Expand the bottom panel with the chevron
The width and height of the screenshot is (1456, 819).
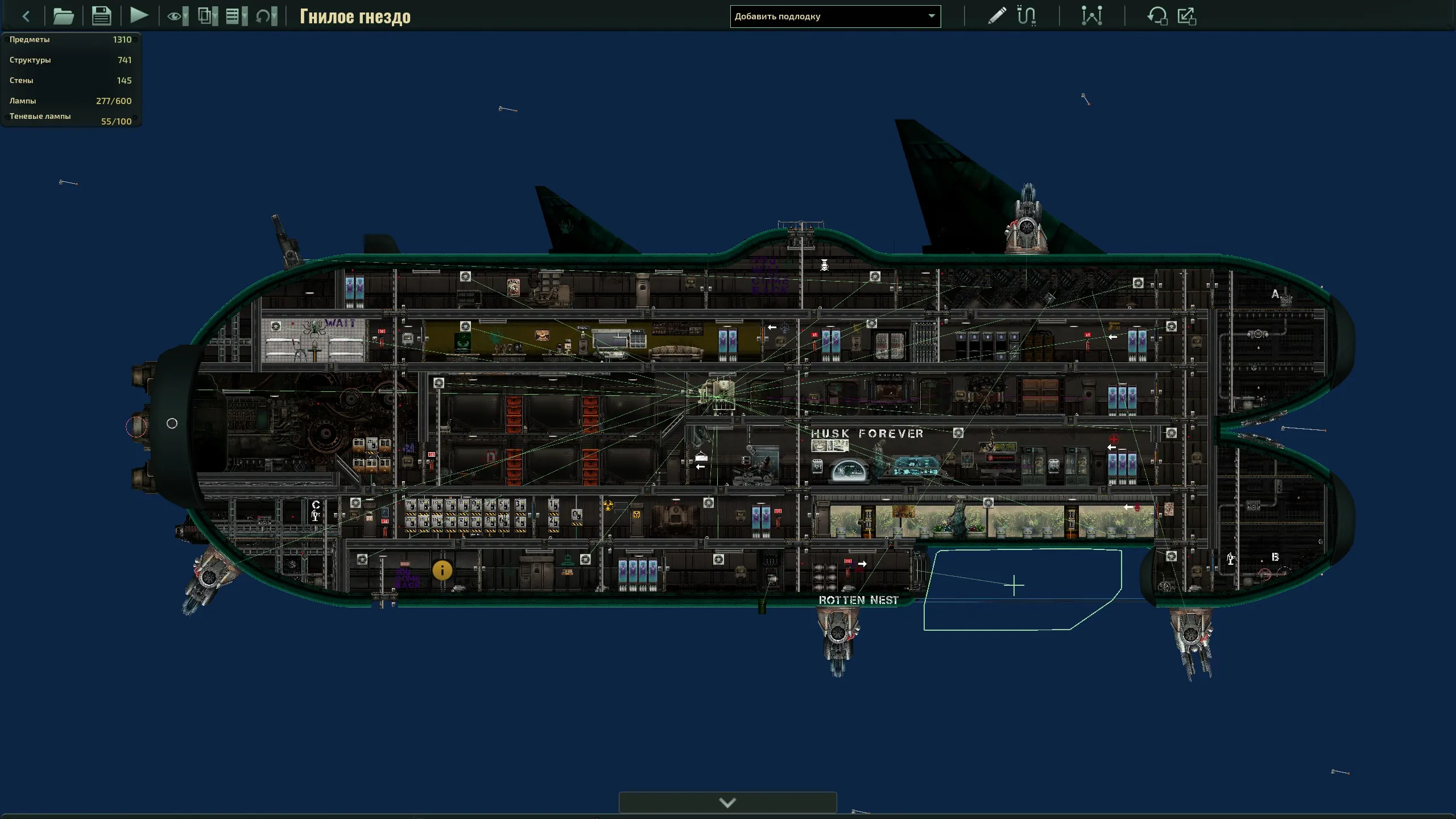pos(727,803)
